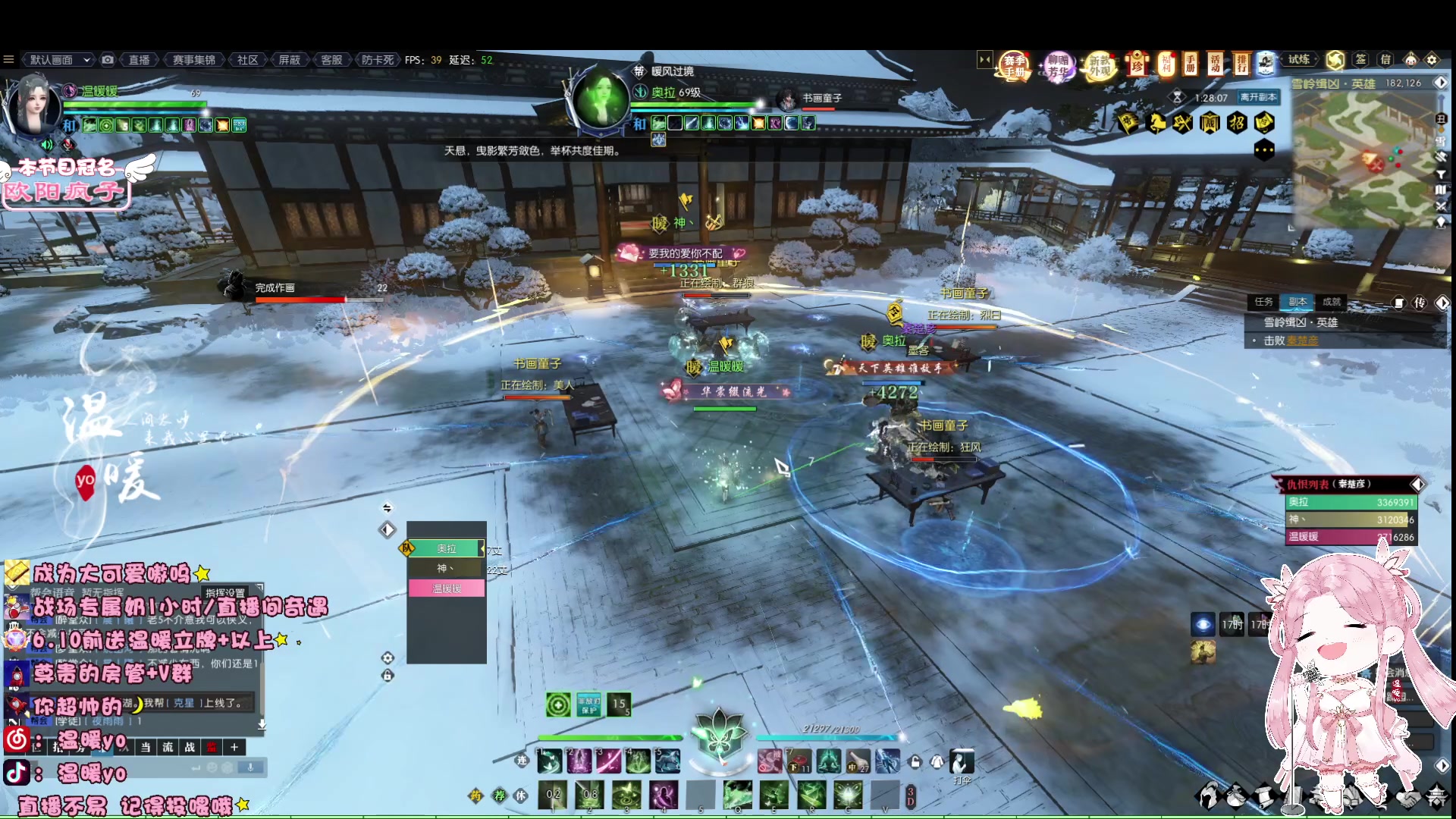The image size is (1456, 819).
Task: Open the 直播 live stream menu
Action: coord(139,60)
